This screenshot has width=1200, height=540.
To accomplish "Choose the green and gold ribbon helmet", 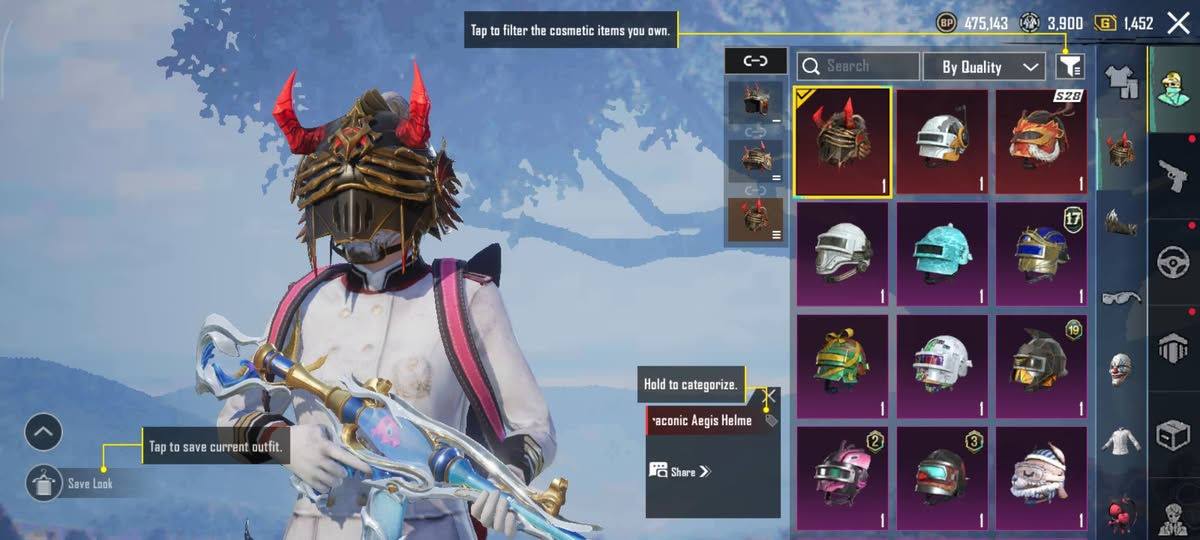I will point(842,367).
